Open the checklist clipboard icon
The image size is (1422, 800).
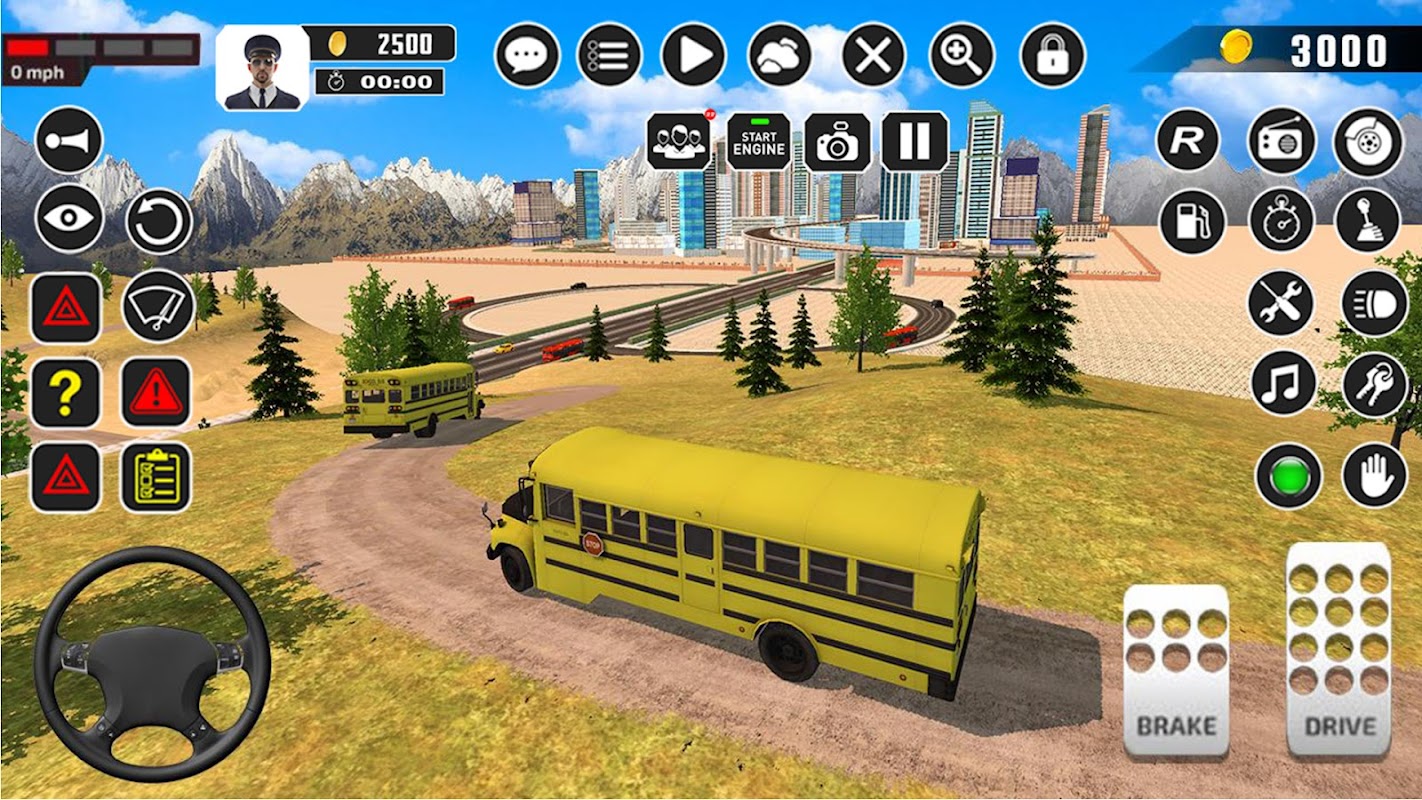point(156,477)
